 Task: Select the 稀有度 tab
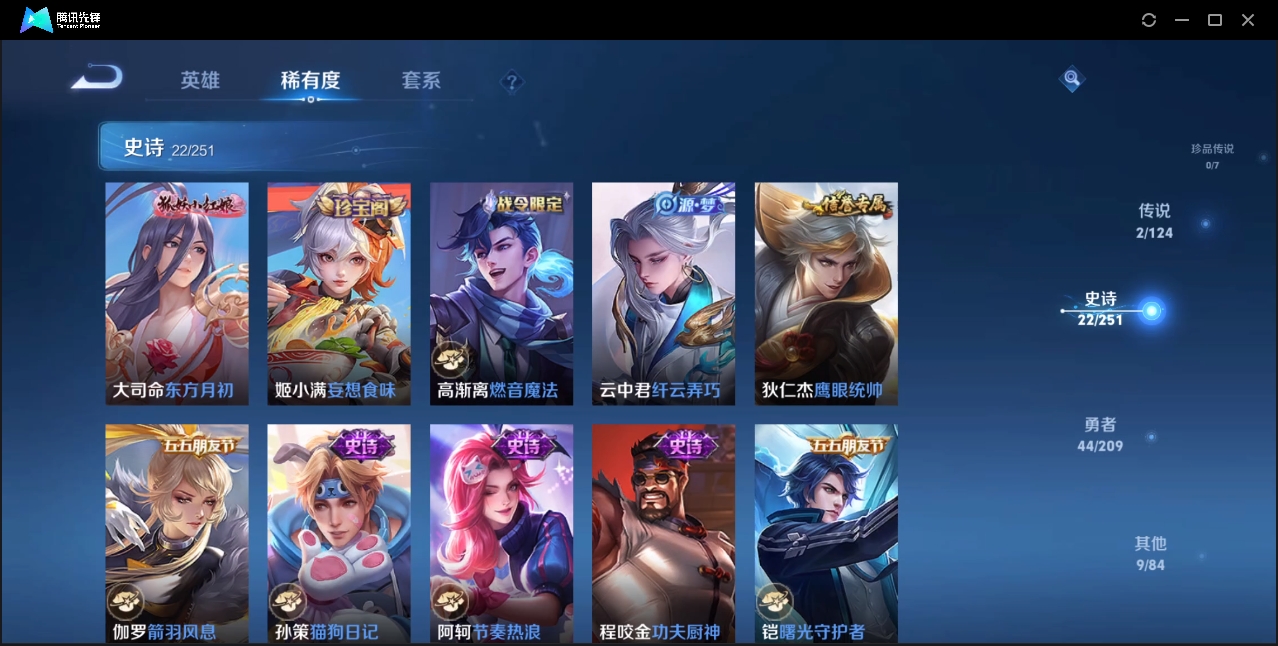310,80
